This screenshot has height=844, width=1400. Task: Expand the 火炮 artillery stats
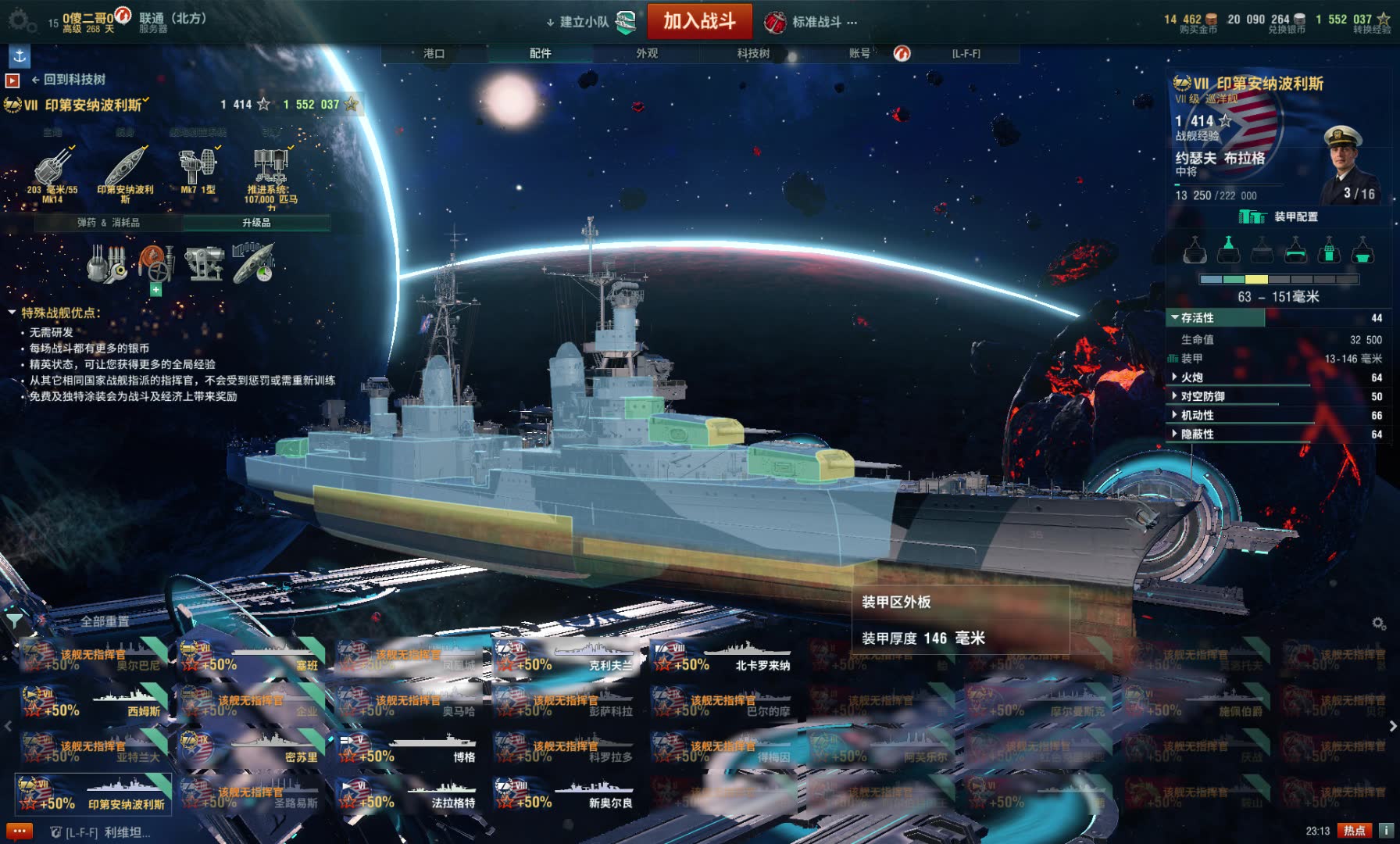[1191, 377]
